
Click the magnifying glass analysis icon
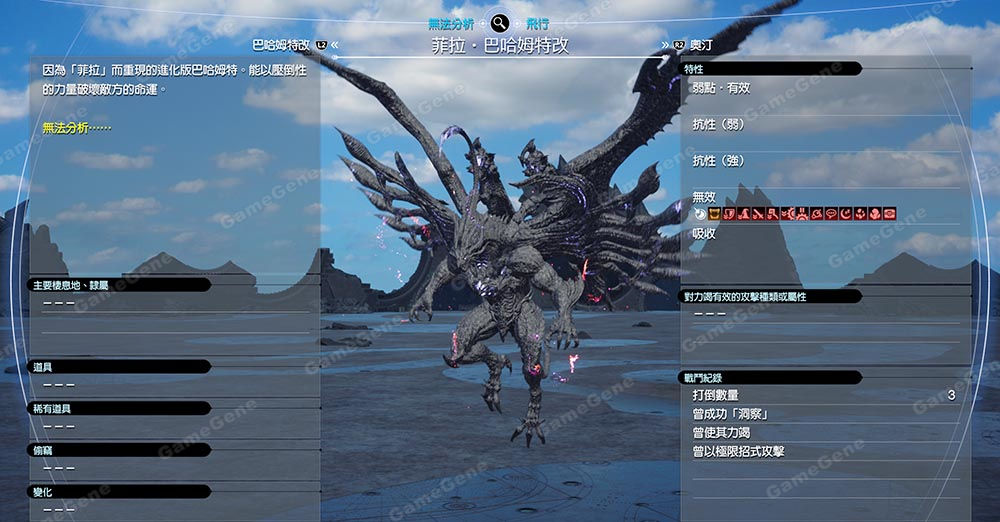(500, 22)
